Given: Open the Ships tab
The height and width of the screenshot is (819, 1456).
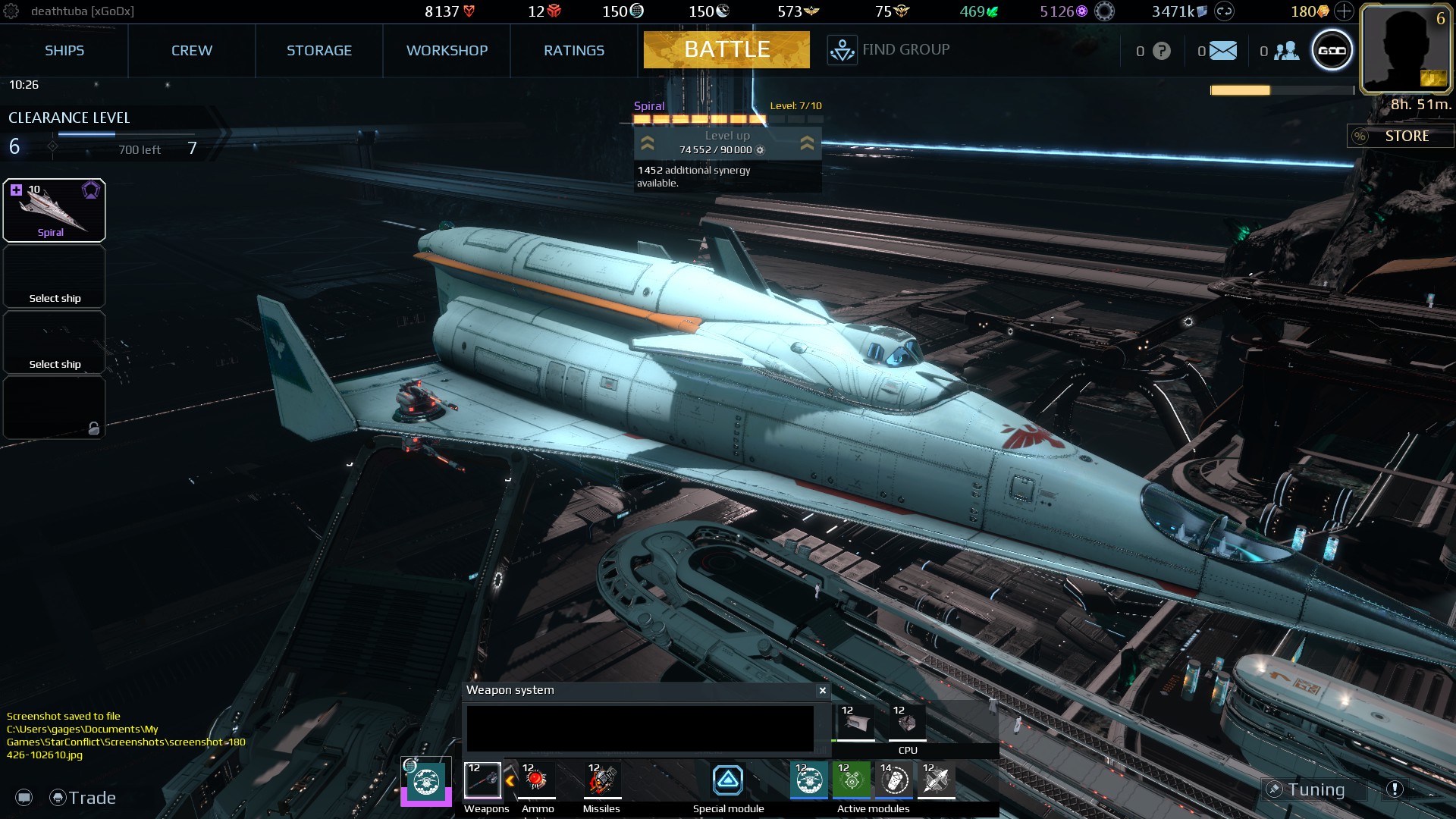Looking at the screenshot, I should [64, 51].
